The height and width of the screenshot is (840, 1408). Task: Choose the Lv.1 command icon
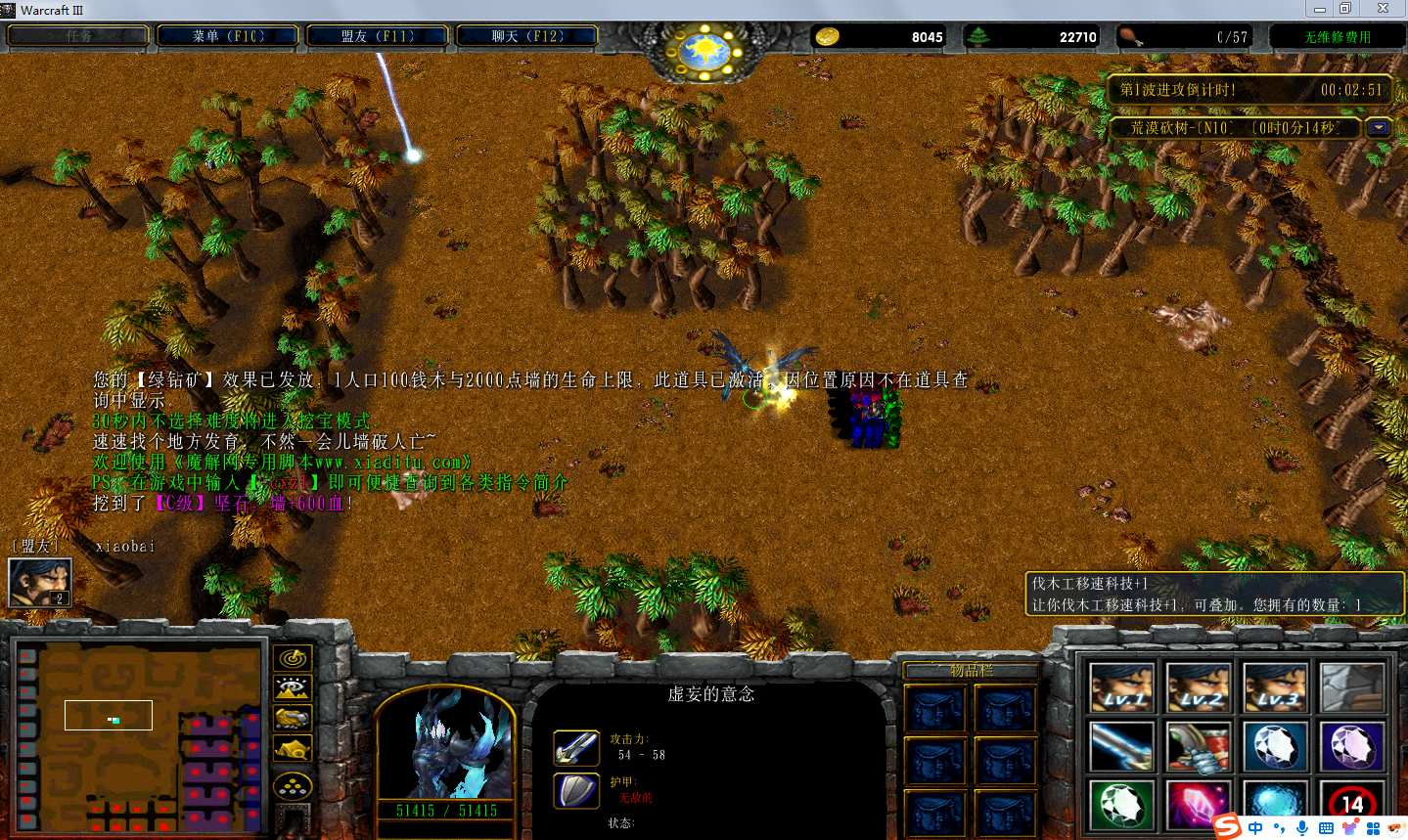(1121, 687)
